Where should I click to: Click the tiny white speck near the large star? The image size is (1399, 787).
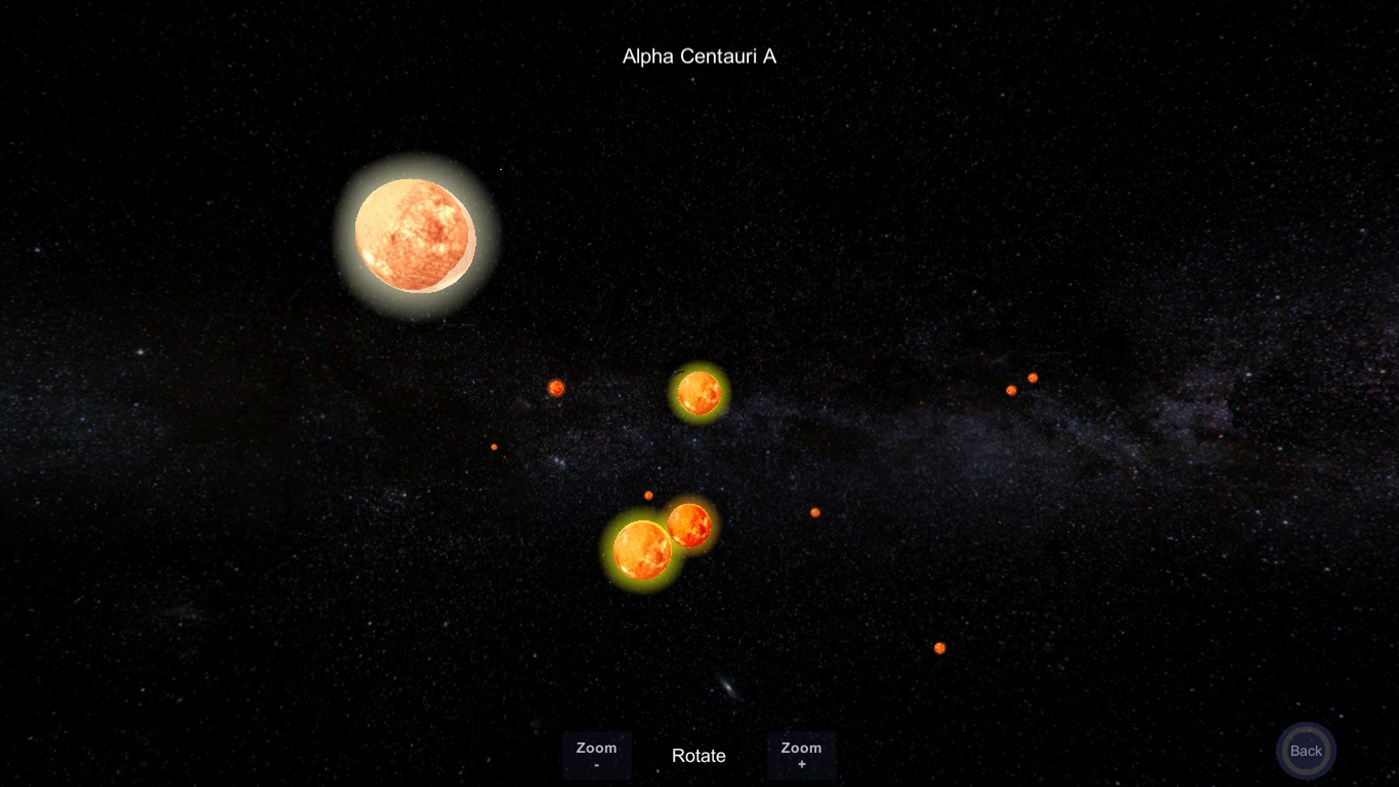click(x=500, y=169)
